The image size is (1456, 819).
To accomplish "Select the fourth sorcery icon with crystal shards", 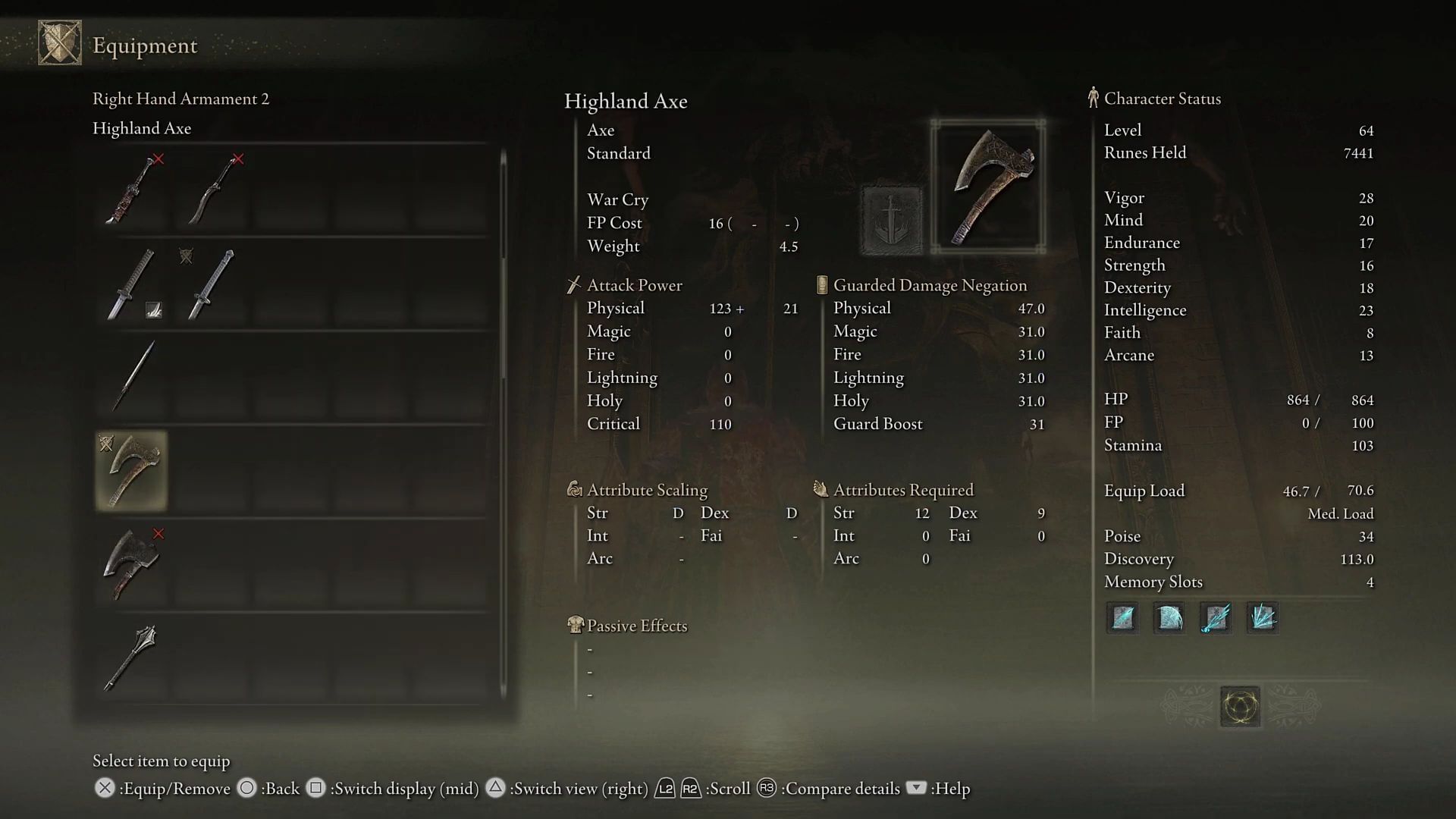I will 1263,618.
